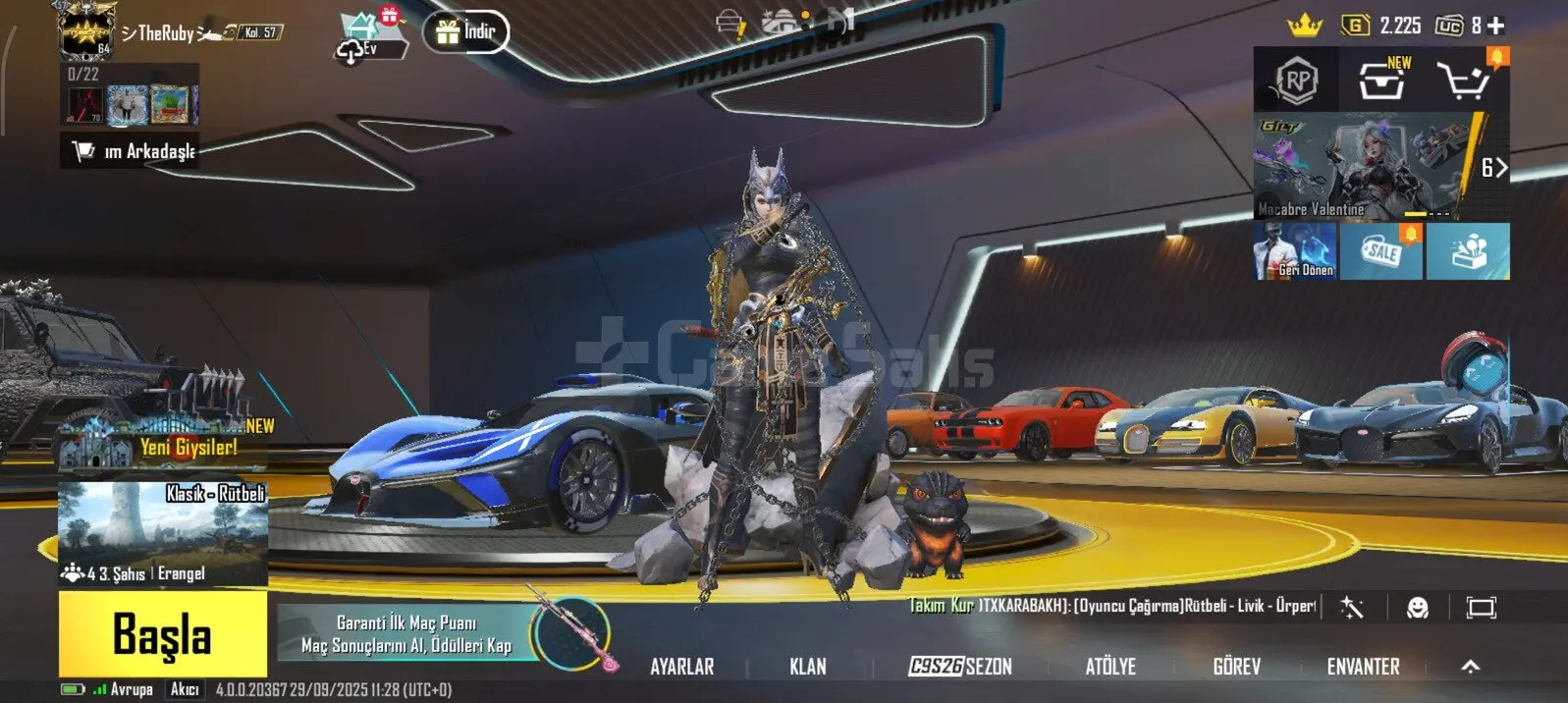Open the emote smiley face icon
Screen dimensions: 1568x703
coord(1417,608)
